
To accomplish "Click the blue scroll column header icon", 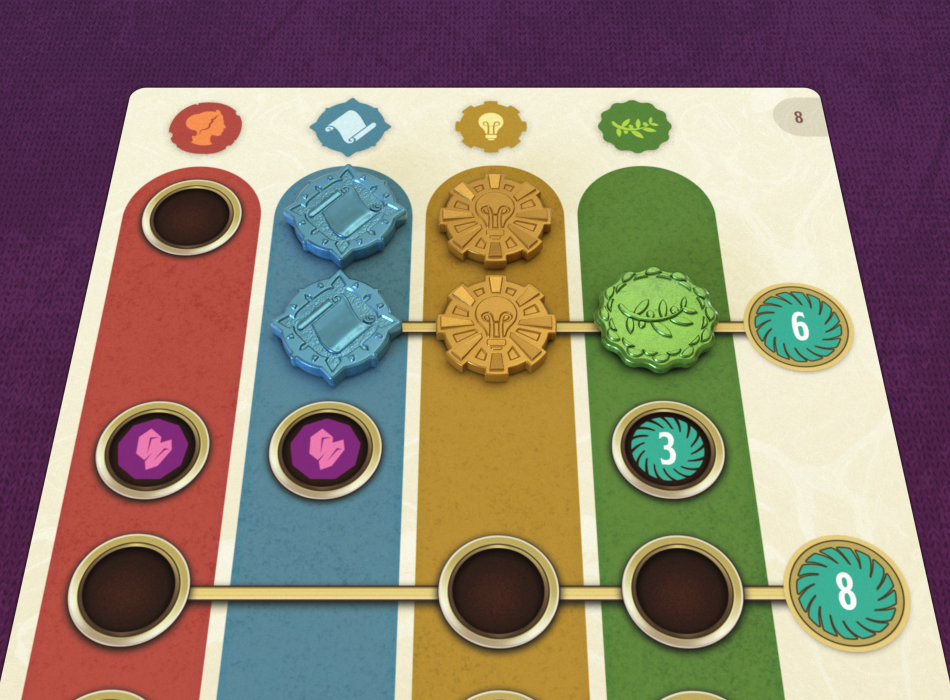I will [347, 127].
